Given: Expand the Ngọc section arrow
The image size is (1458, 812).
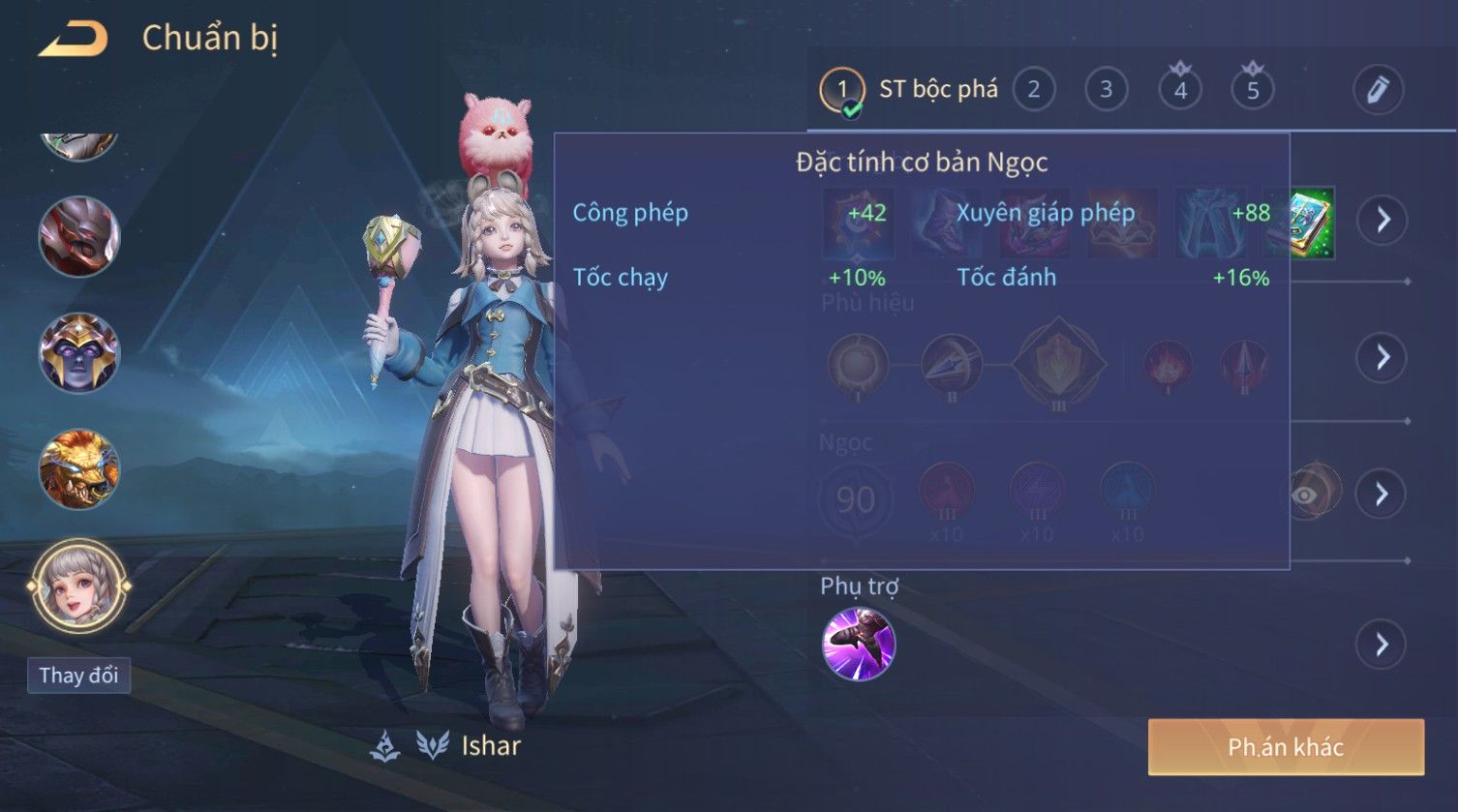Looking at the screenshot, I should 1382,495.
